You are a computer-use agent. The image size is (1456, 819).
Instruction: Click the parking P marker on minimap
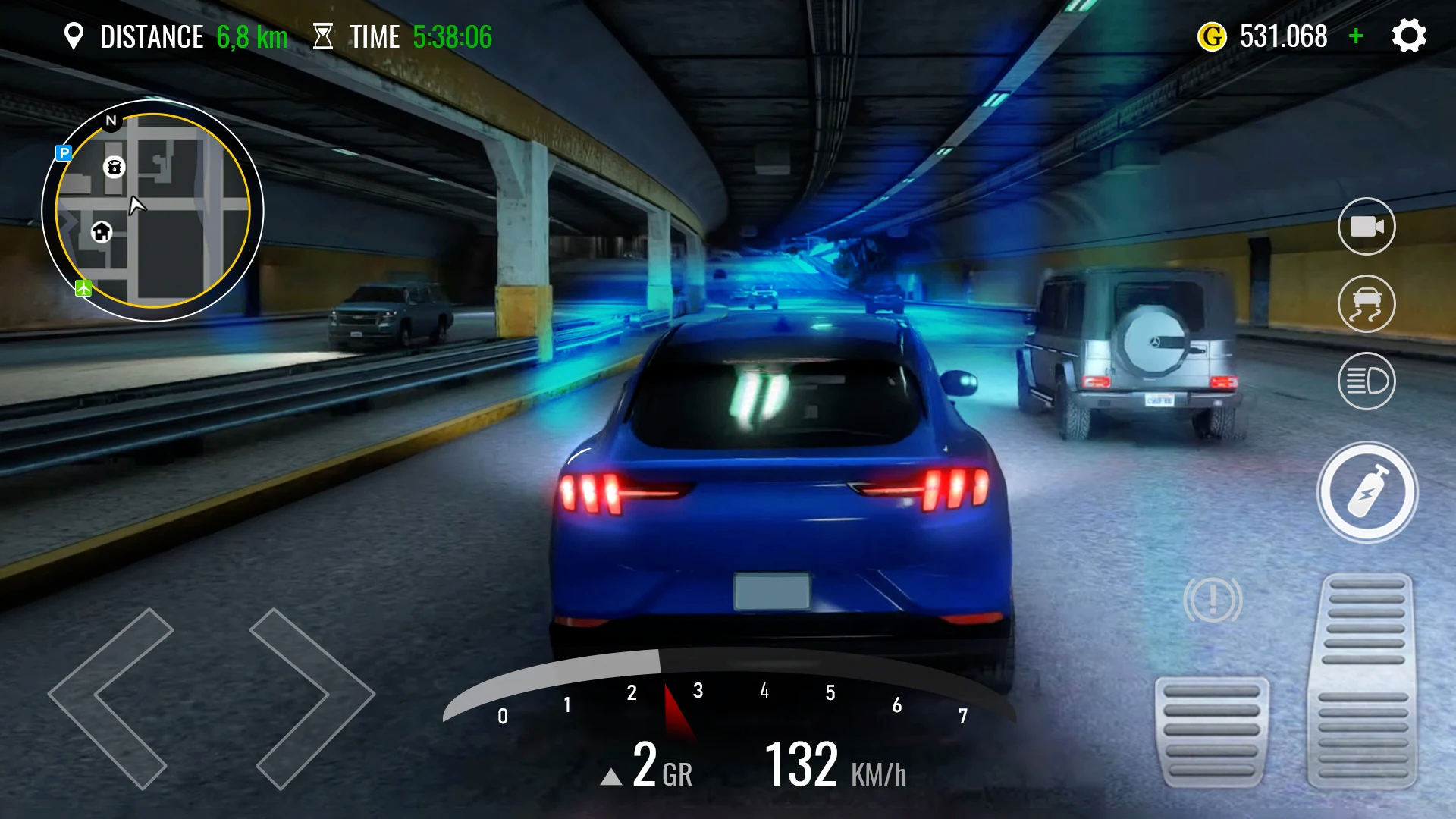click(x=64, y=153)
